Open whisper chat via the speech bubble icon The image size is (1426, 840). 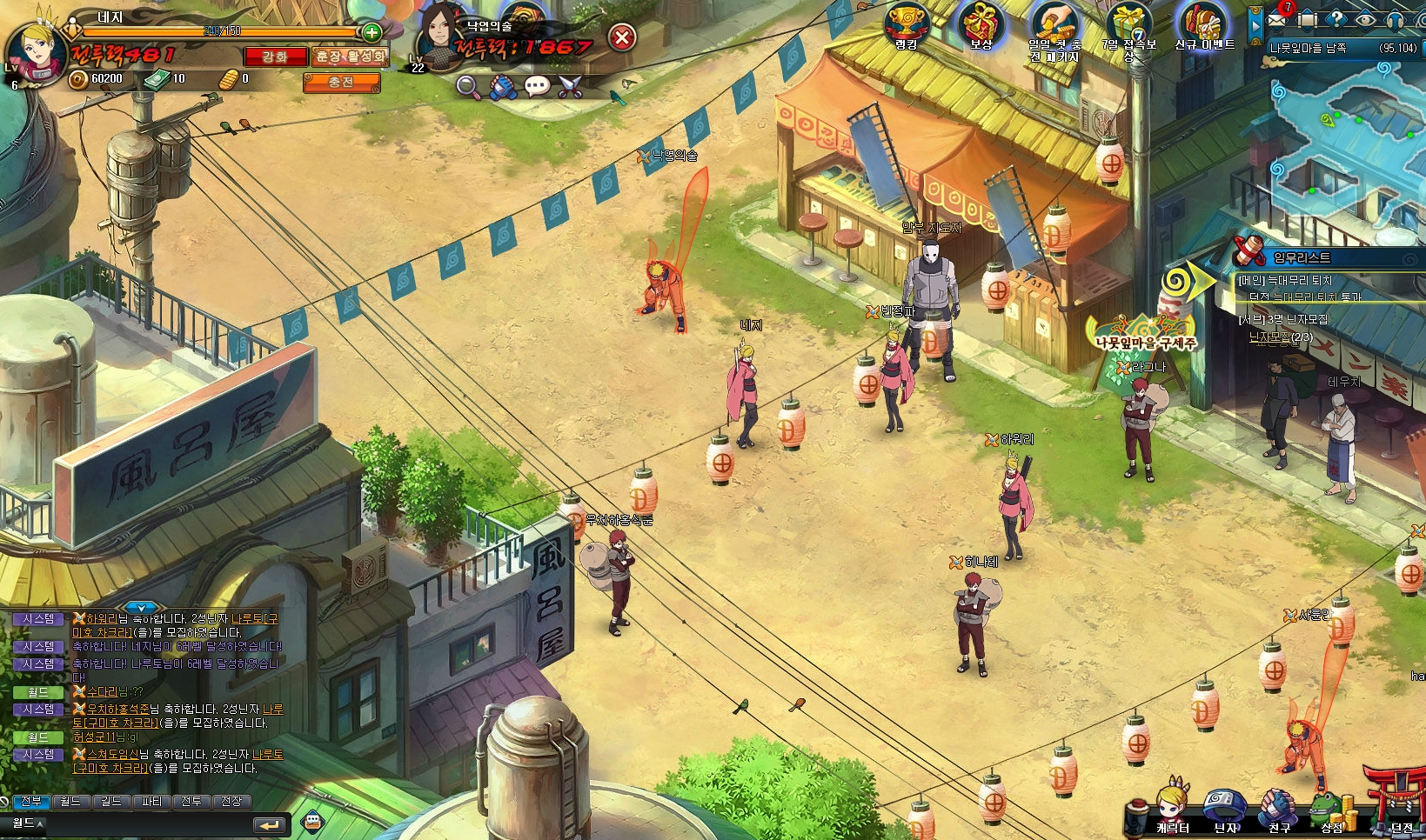(x=537, y=86)
